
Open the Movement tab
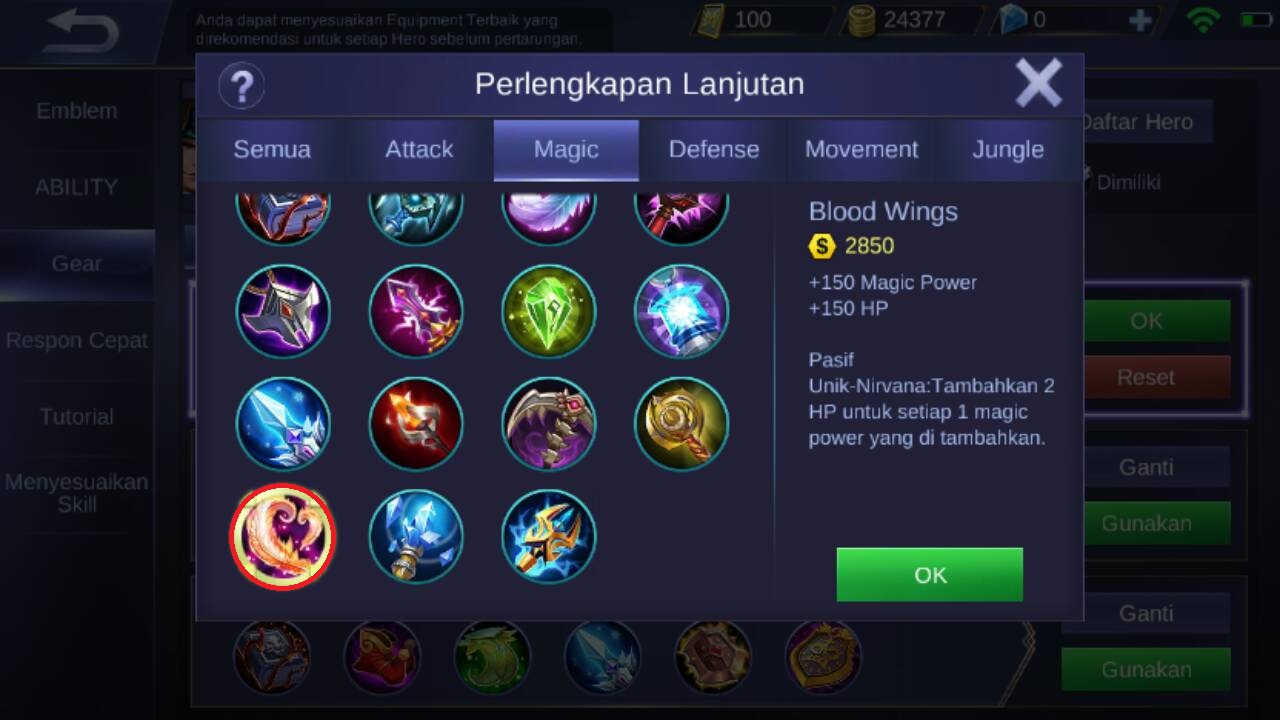point(861,150)
